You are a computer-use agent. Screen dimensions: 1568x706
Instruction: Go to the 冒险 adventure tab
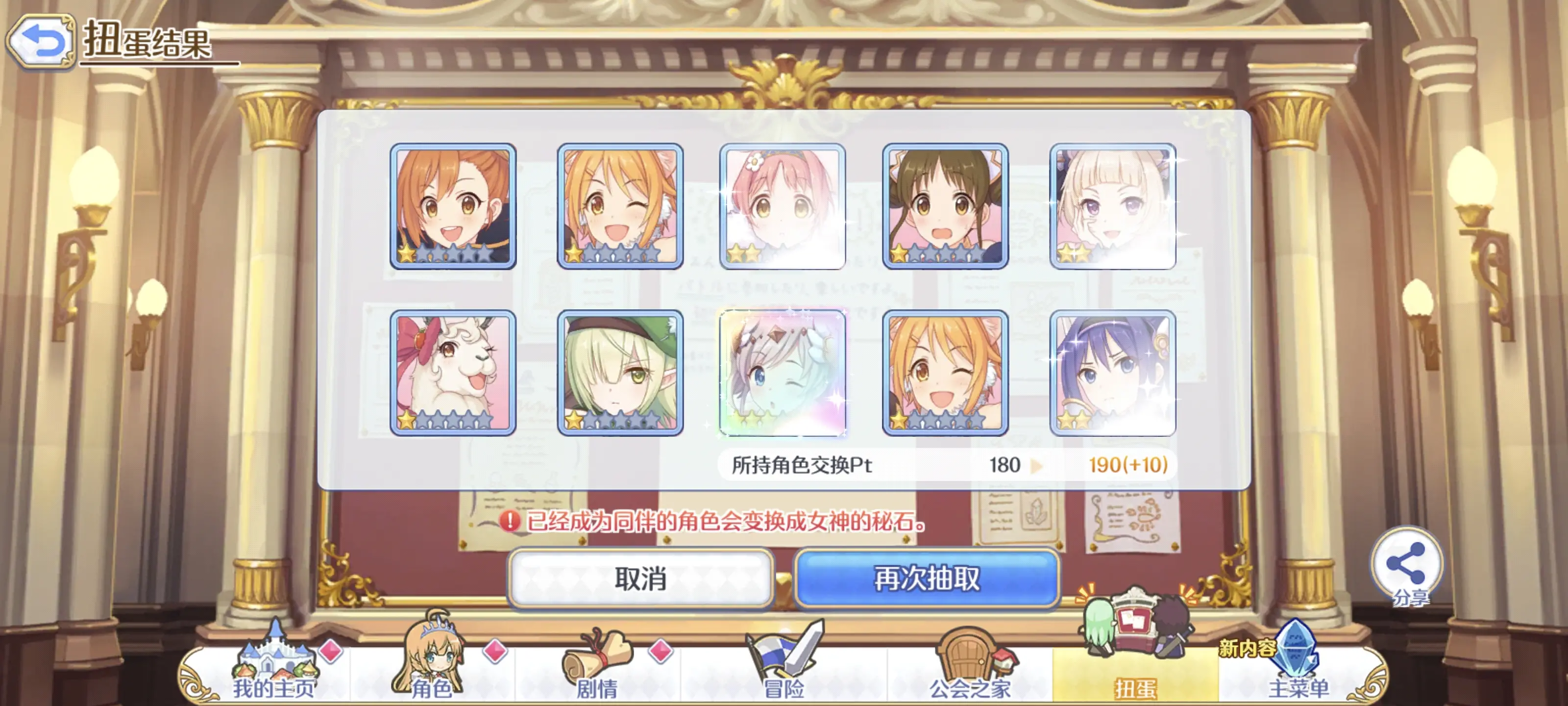pyautogui.click(x=784, y=670)
